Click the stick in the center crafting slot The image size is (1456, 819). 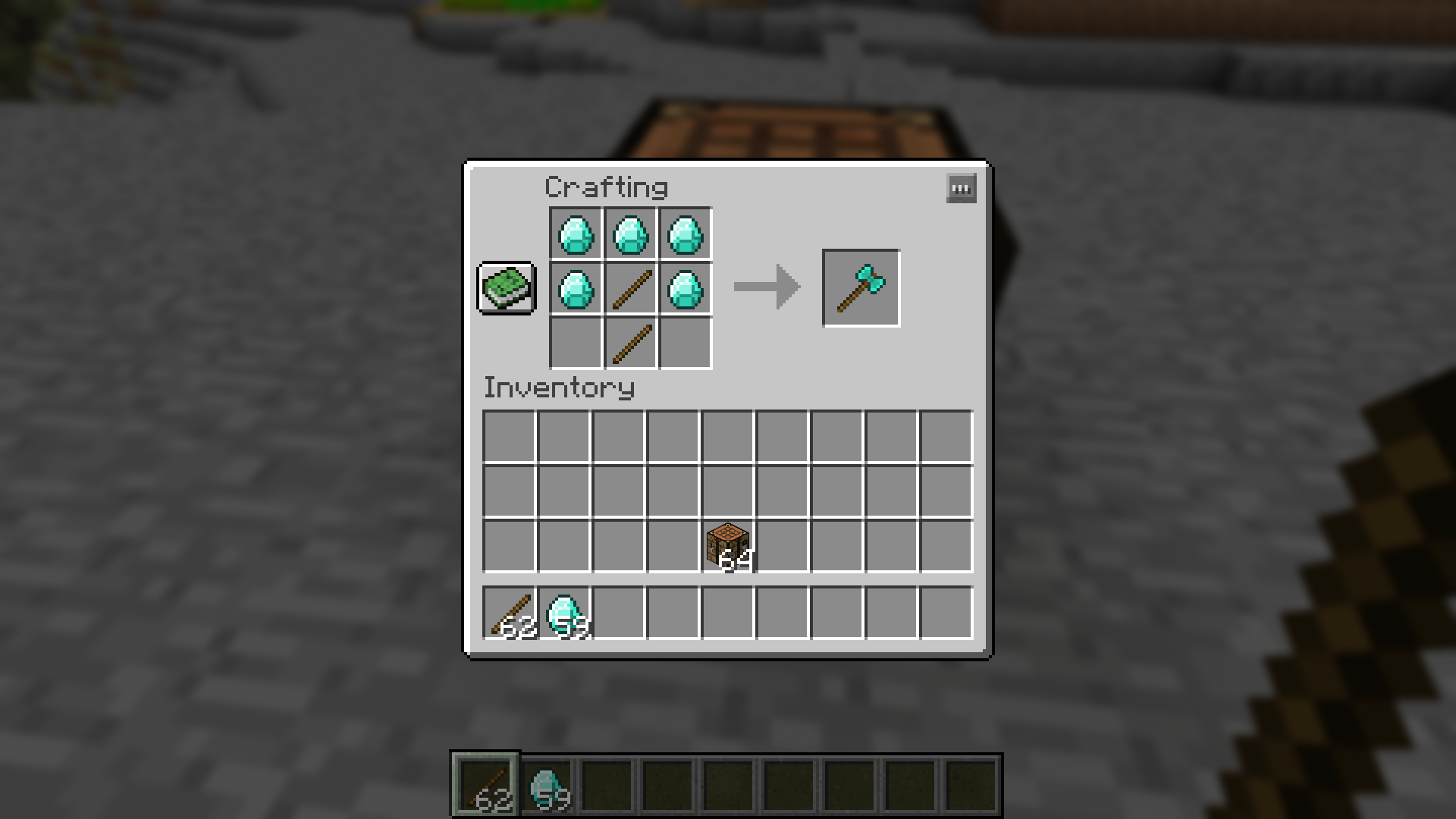(629, 287)
